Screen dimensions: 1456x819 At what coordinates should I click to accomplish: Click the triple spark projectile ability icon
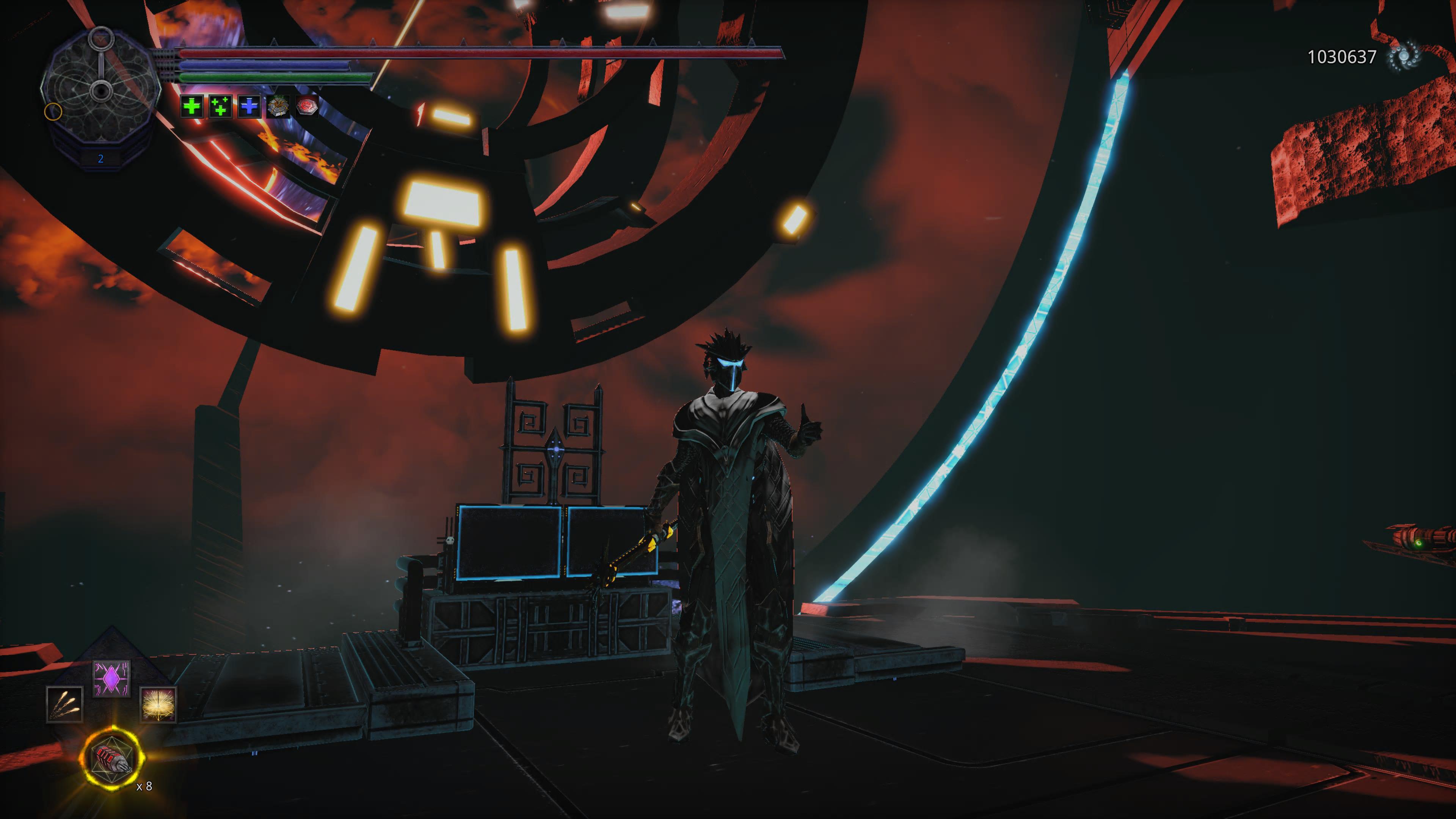coord(65,705)
